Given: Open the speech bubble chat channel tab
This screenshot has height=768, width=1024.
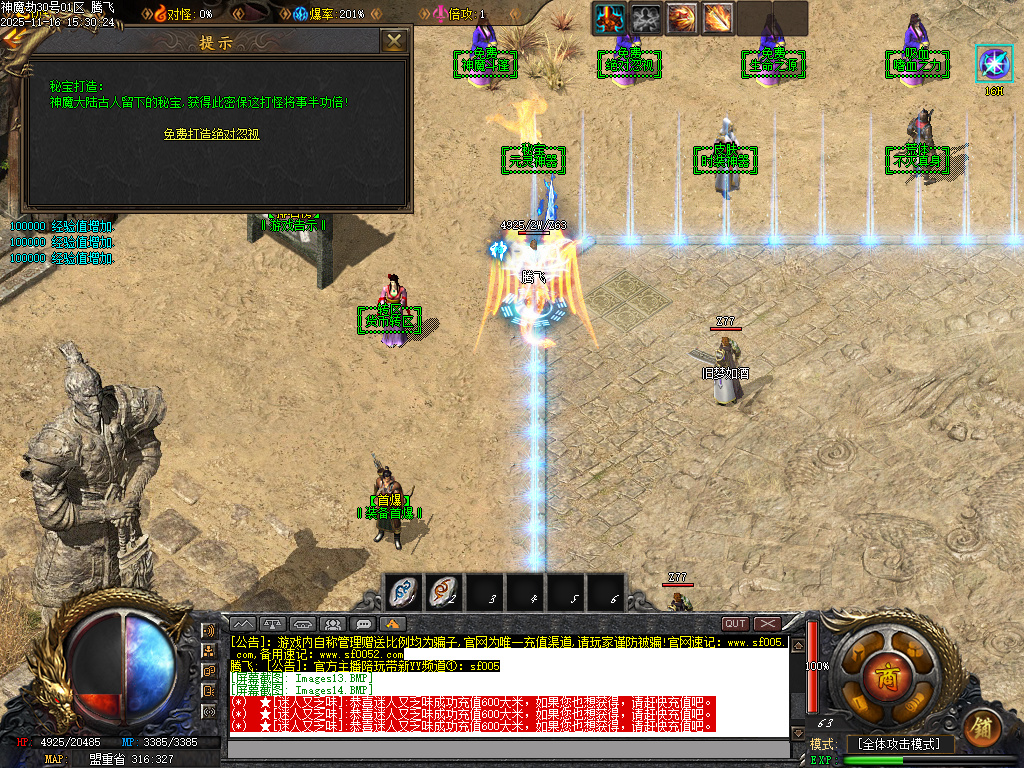Looking at the screenshot, I should pos(363,624).
